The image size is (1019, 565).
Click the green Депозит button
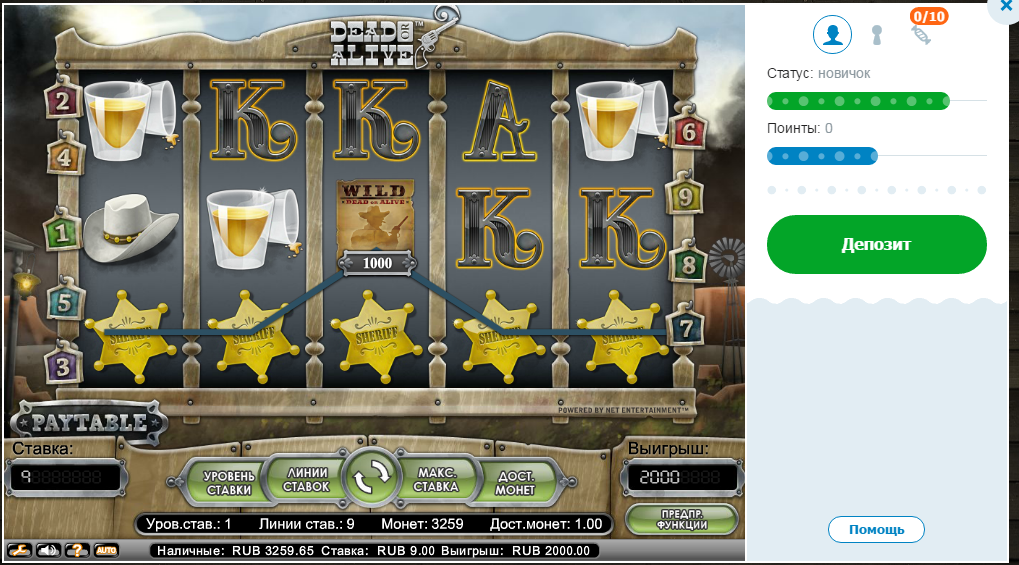pos(876,244)
